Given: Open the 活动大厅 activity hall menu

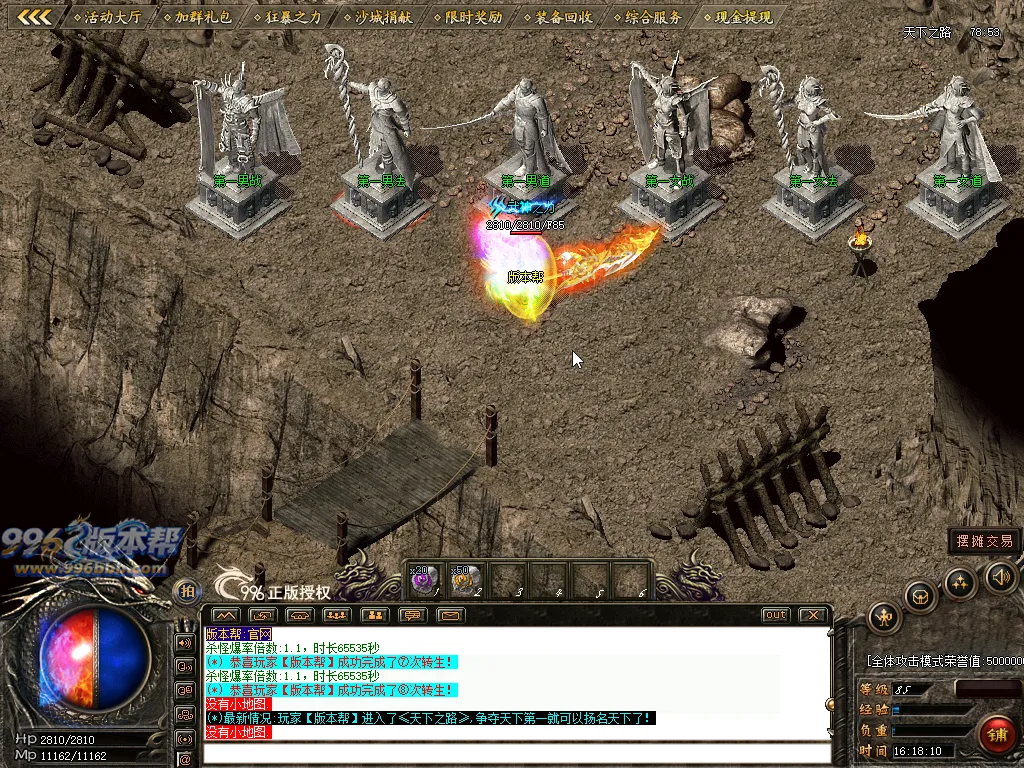Looking at the screenshot, I should pyautogui.click(x=111, y=17).
